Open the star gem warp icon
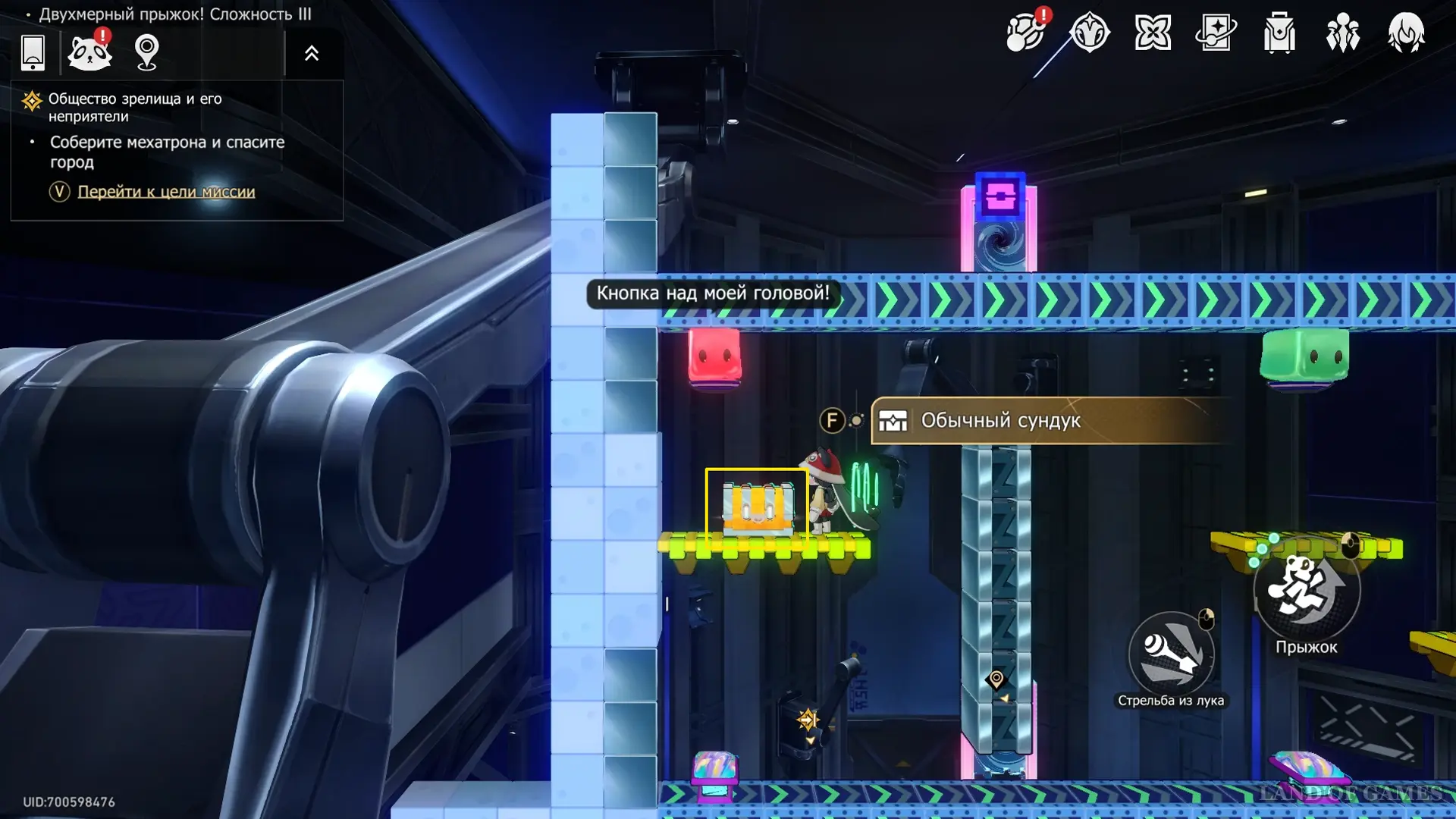Viewport: 1456px width, 819px height. [1090, 33]
